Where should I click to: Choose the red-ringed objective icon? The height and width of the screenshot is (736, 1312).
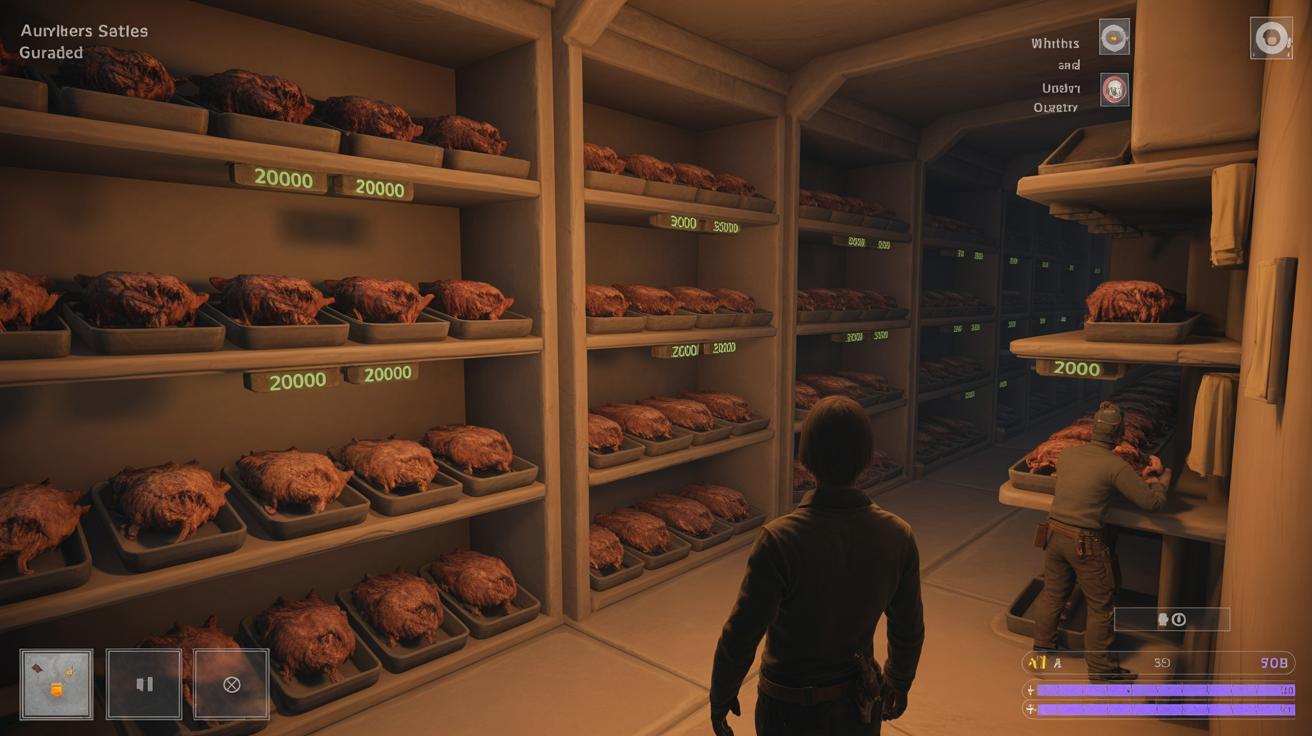(x=1114, y=90)
